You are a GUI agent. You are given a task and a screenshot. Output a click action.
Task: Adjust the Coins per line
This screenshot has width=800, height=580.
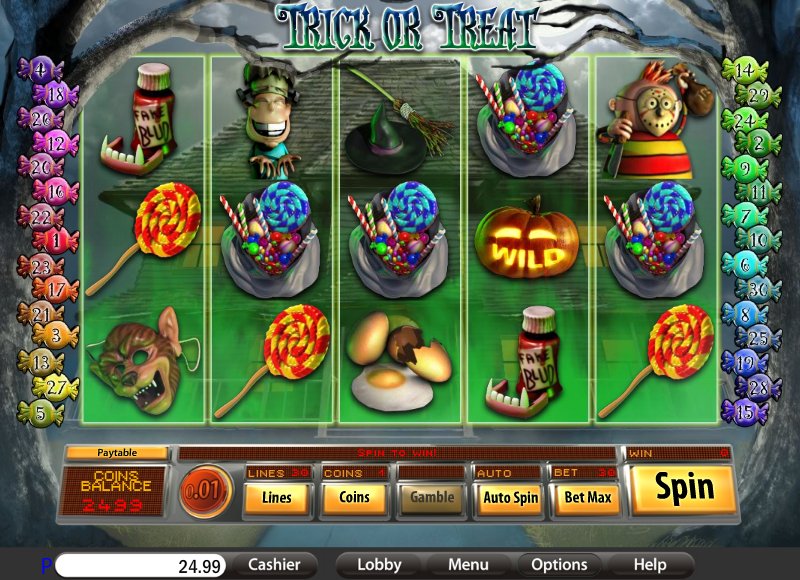pyautogui.click(x=354, y=496)
